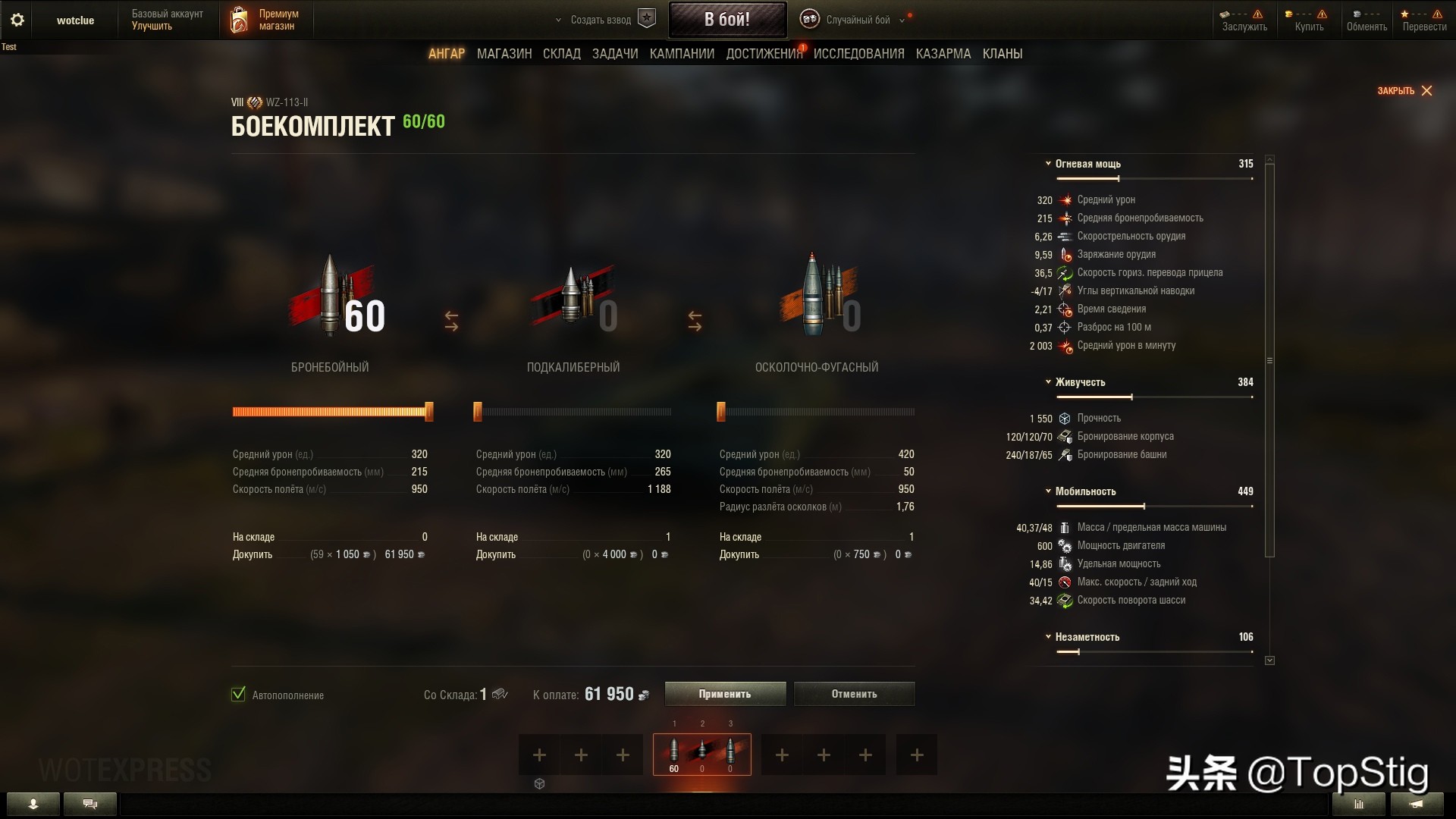Screen dimensions: 1456x819
Task: Apply ammo changes with Применить
Action: pyautogui.click(x=725, y=694)
